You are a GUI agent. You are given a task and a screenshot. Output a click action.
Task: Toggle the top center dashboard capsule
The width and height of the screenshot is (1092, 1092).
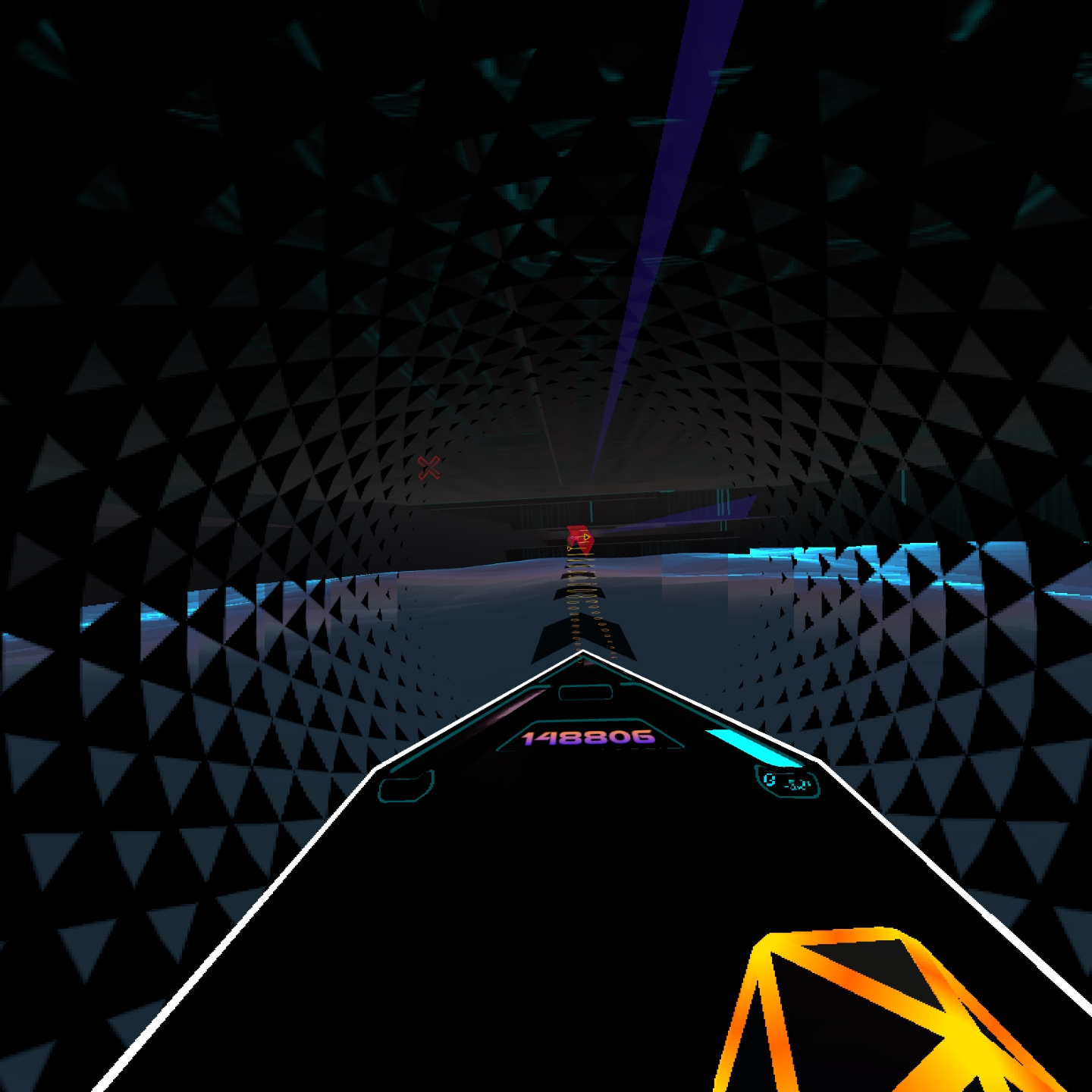pyautogui.click(x=585, y=692)
